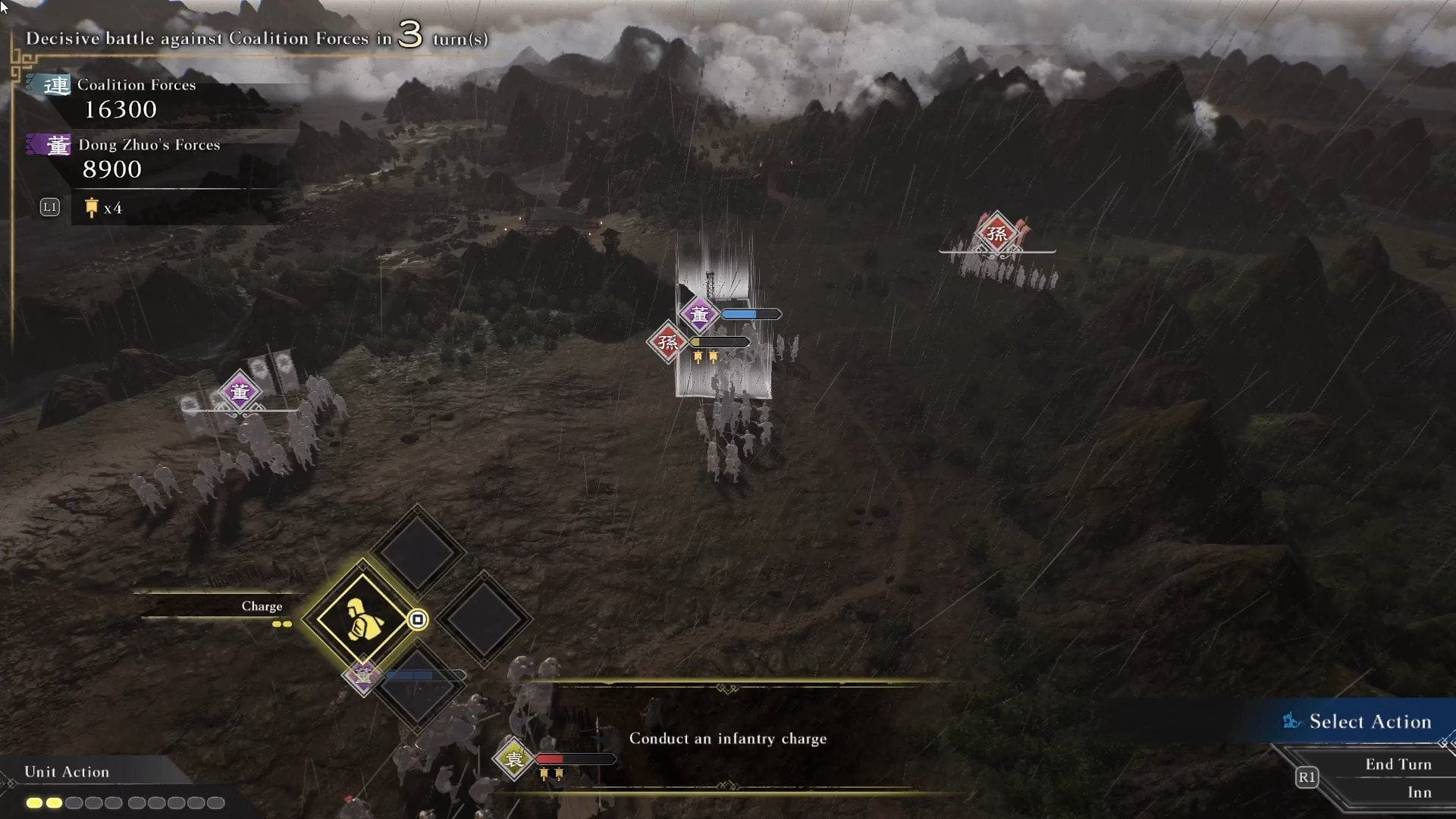Select the Yuan yellow unit marker
1456x819 pixels.
pos(514,758)
